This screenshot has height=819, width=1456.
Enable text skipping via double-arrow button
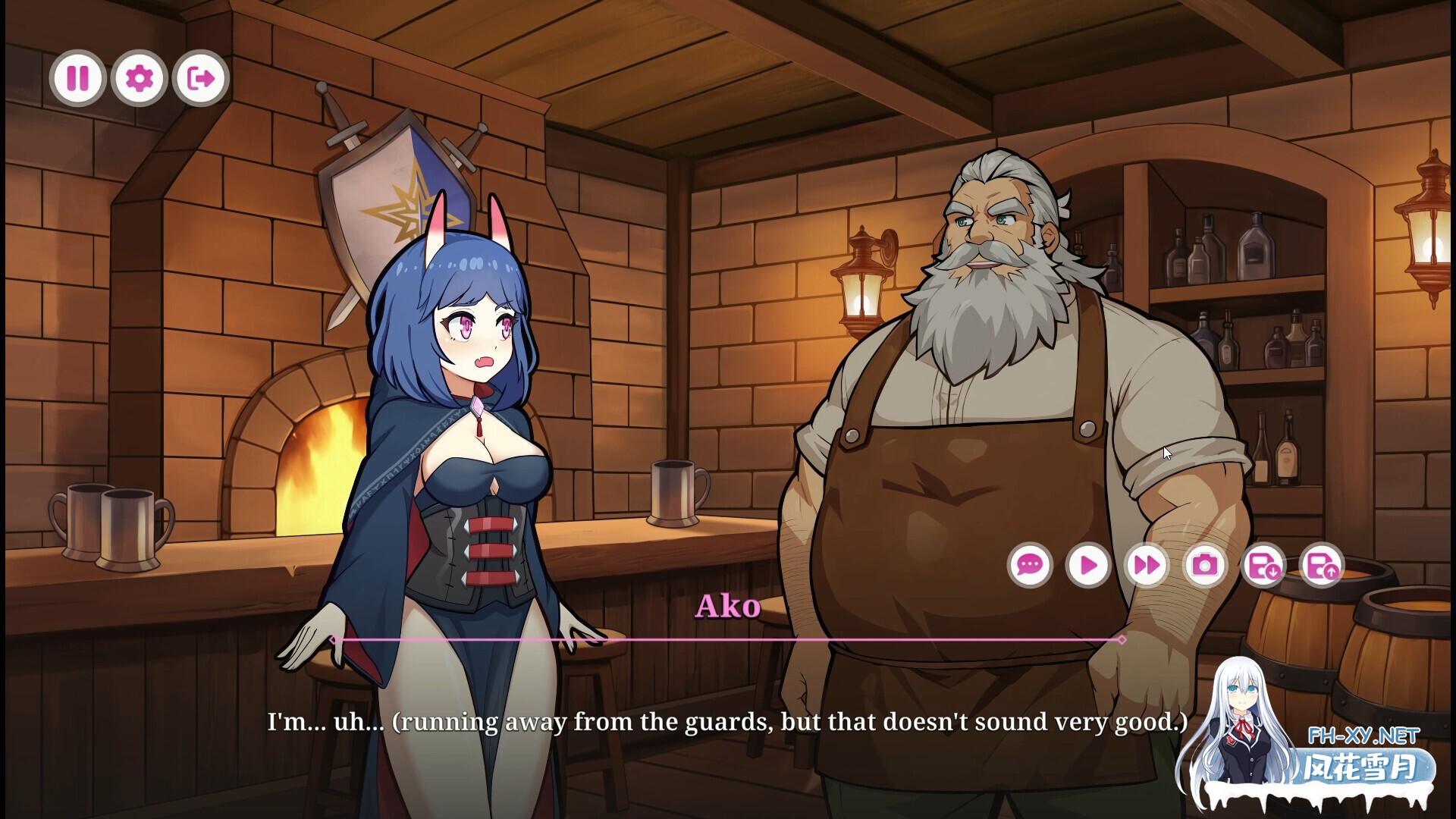pos(1148,565)
